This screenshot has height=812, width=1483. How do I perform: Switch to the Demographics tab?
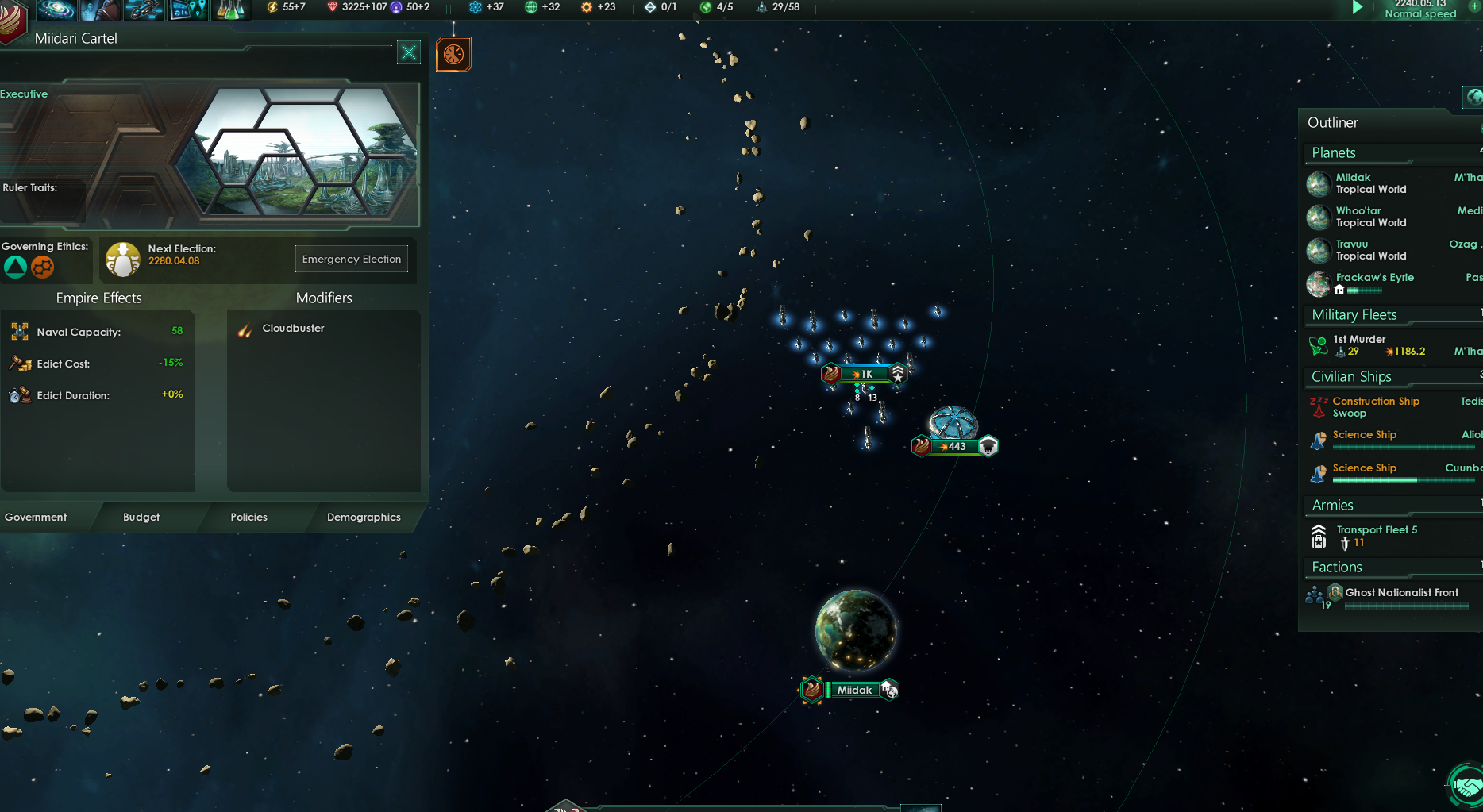pos(364,517)
